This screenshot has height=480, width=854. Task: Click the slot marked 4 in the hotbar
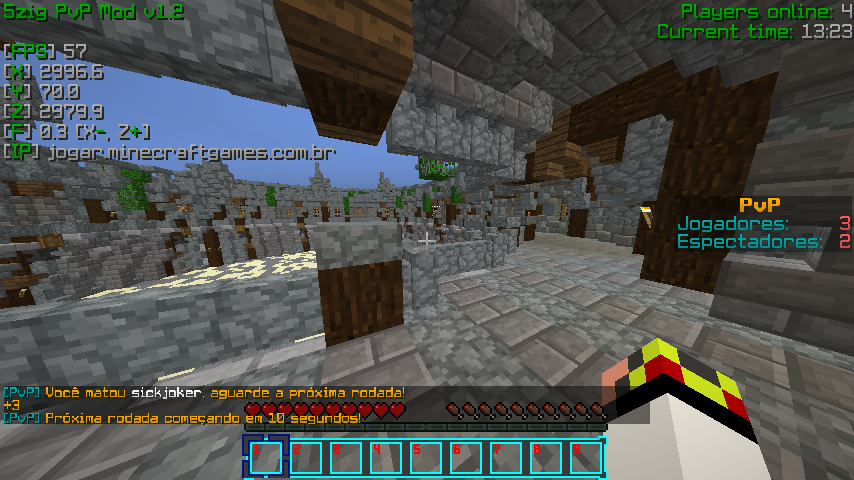(x=385, y=457)
